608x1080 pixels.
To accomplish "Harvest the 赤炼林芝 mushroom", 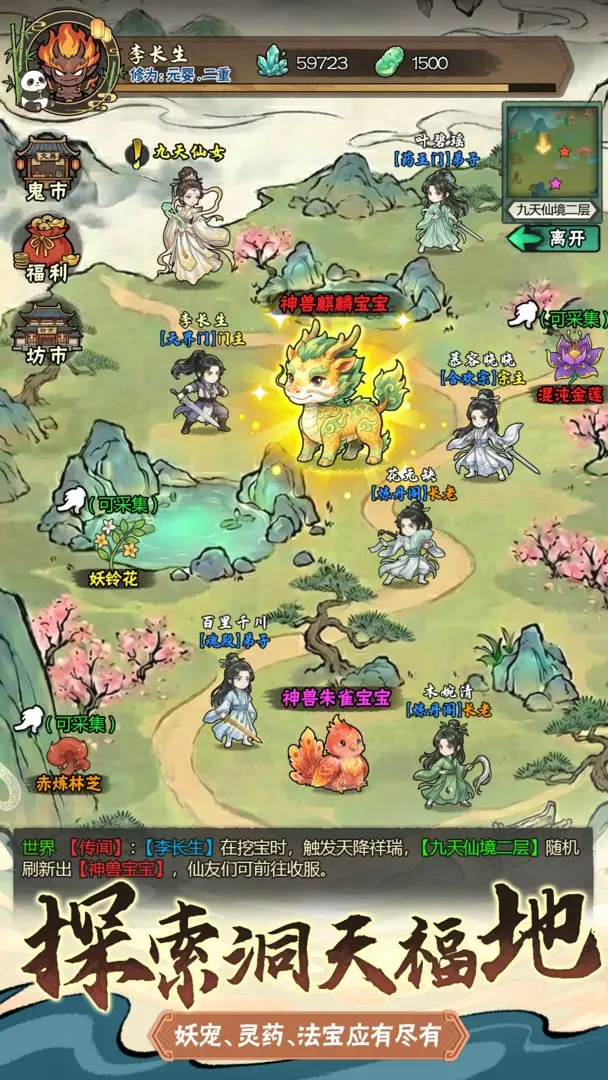I will coord(72,755).
